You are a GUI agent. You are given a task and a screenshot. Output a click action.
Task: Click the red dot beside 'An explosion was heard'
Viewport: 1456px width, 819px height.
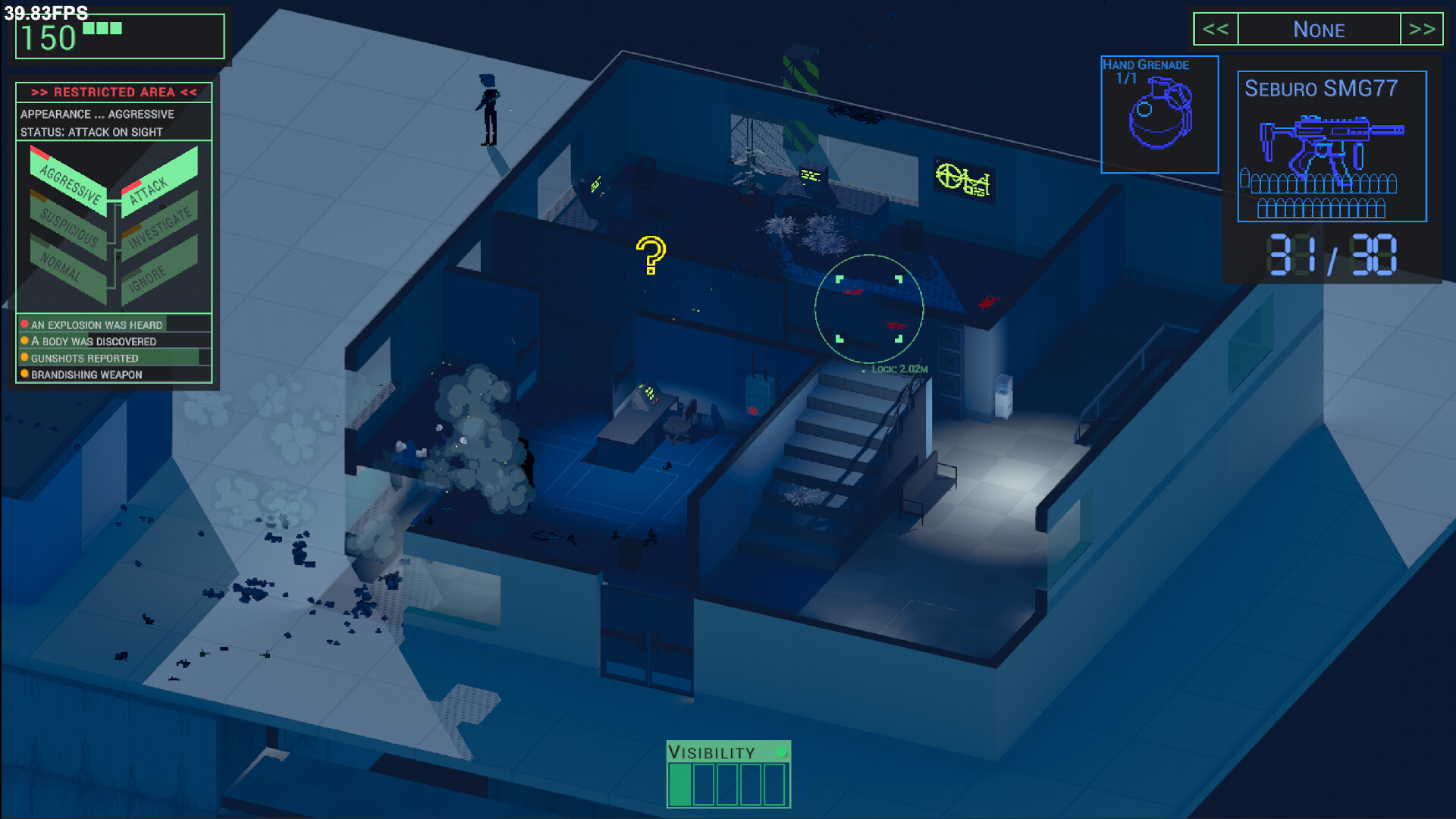[24, 324]
